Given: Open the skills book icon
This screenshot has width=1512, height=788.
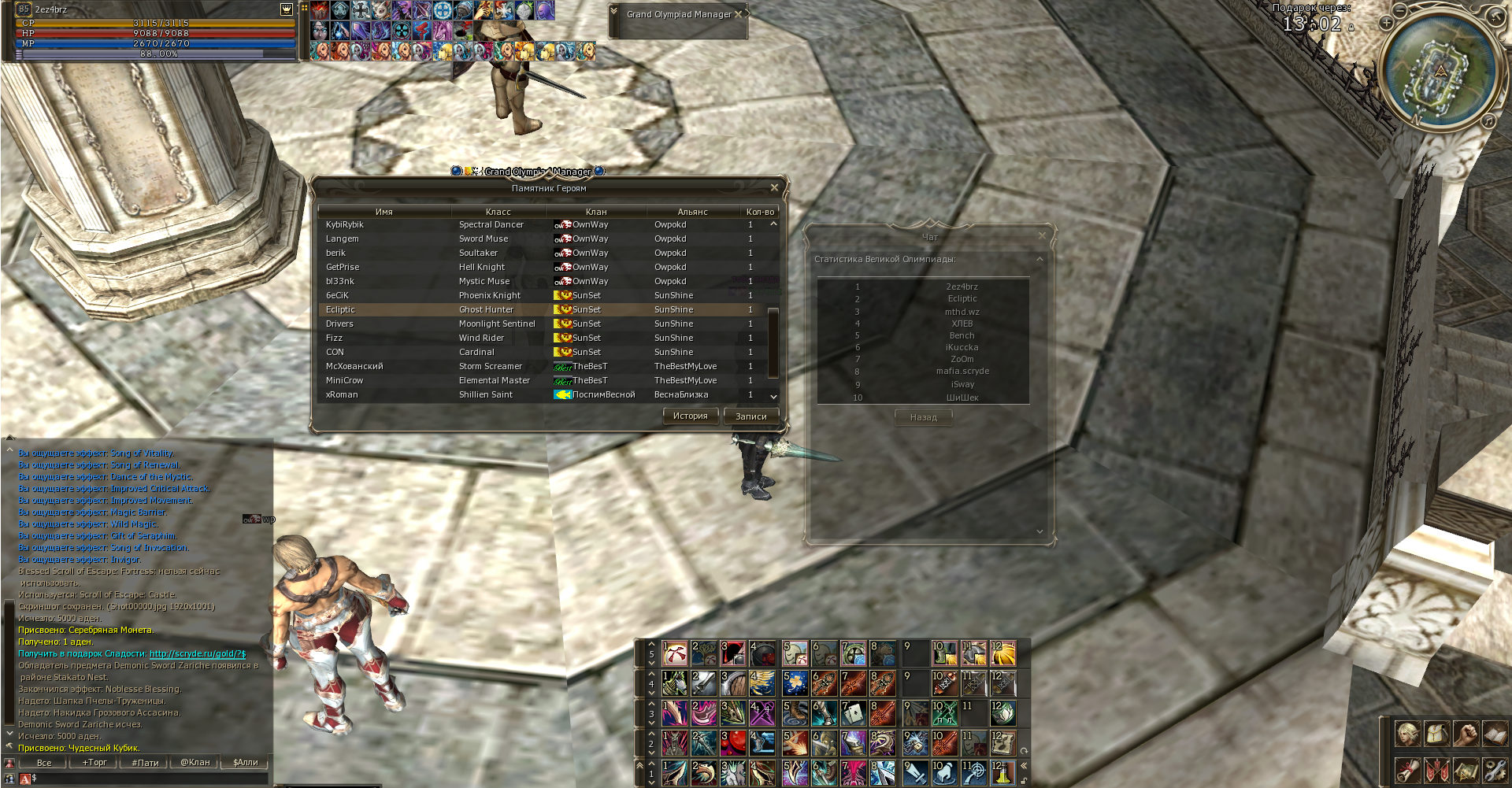Looking at the screenshot, I should (1495, 734).
